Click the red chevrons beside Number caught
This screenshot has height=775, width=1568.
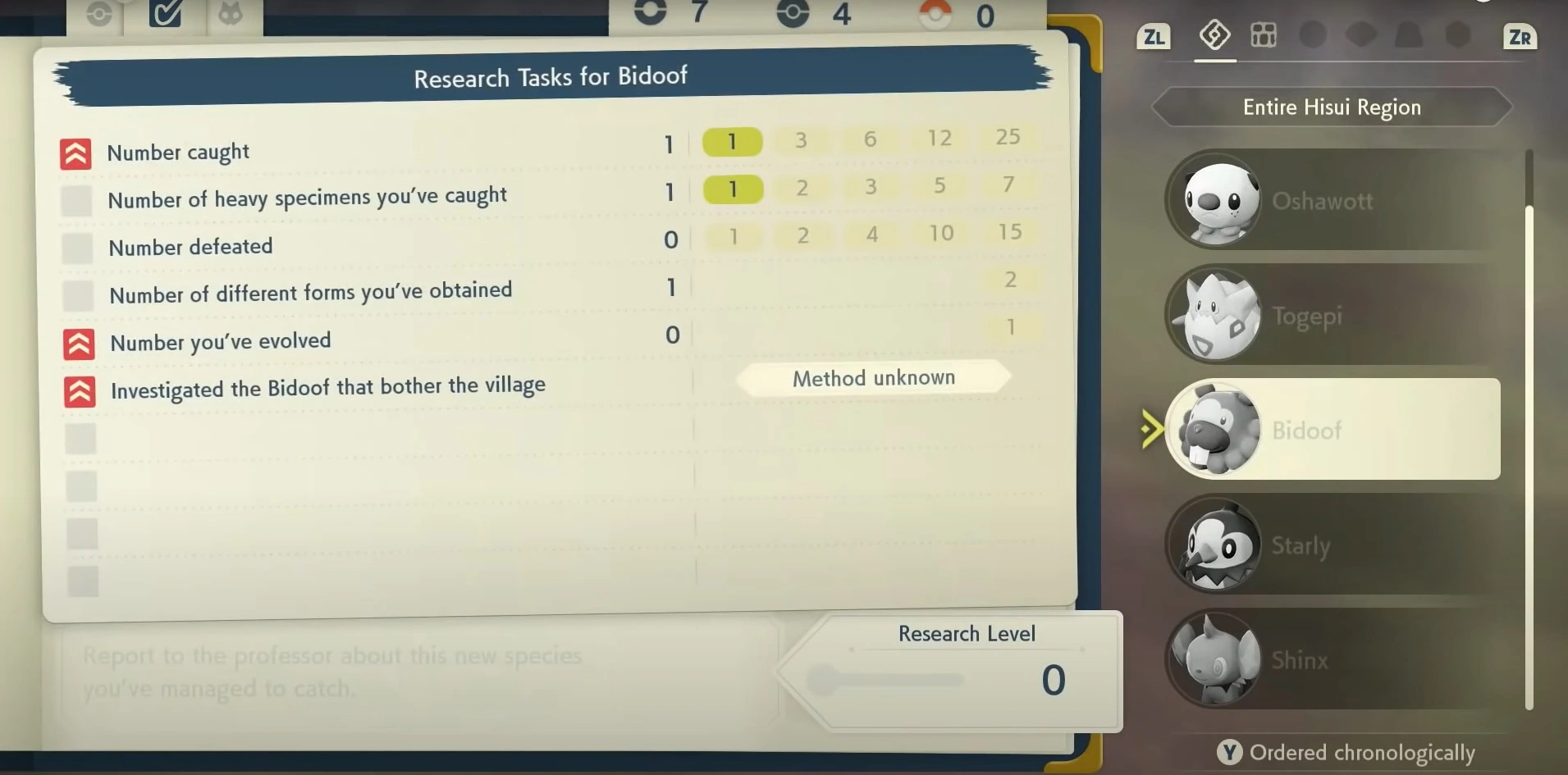tap(75, 153)
